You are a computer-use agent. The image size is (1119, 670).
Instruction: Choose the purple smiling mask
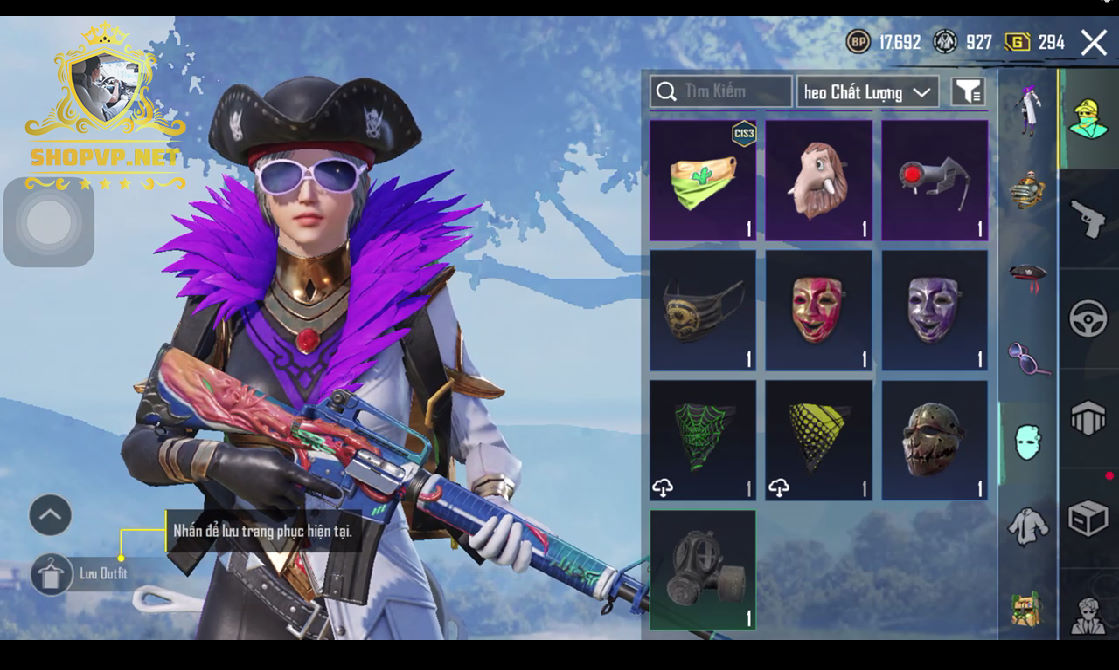pyautogui.click(x=934, y=311)
